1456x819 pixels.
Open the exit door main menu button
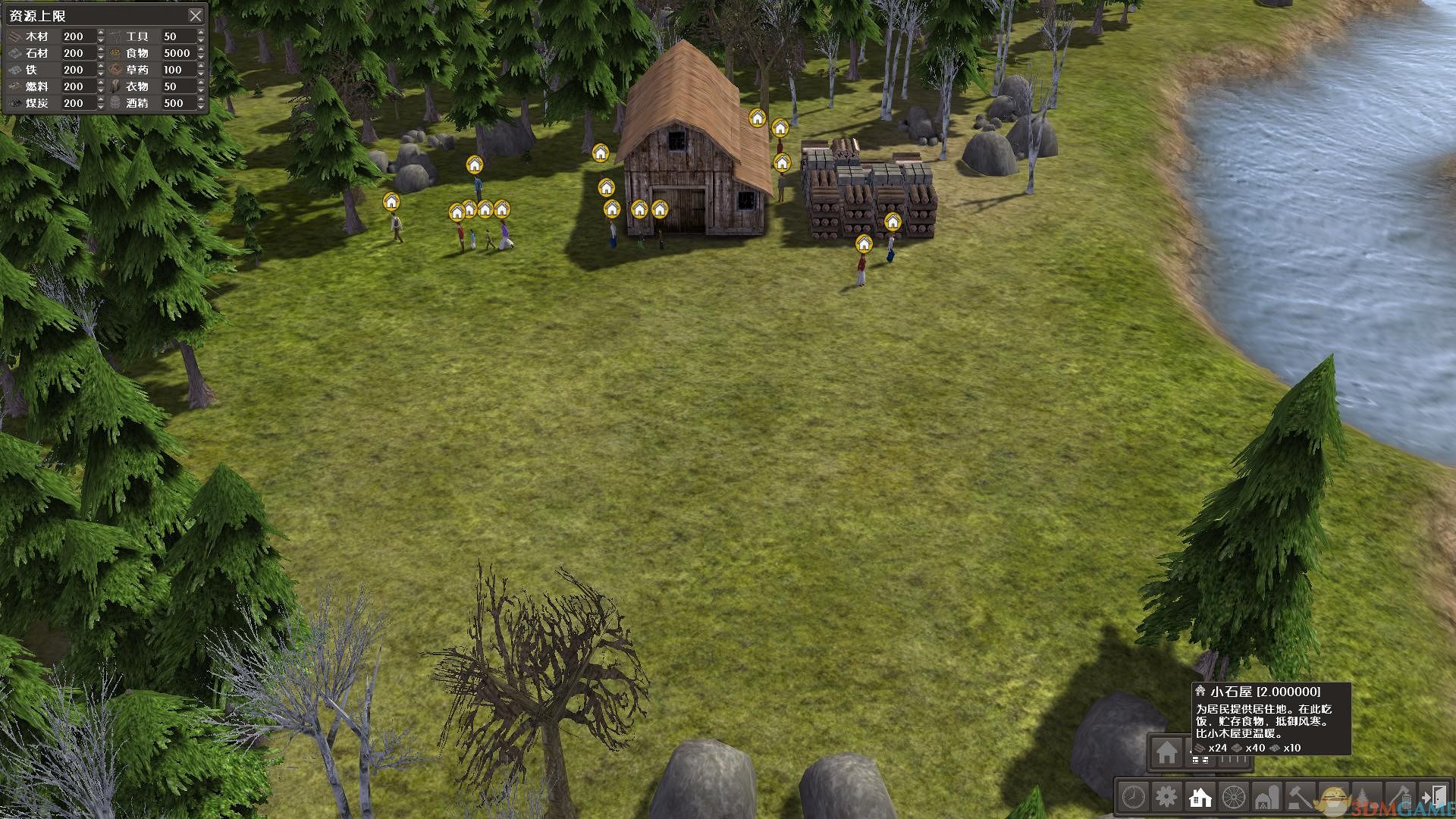click(1433, 797)
